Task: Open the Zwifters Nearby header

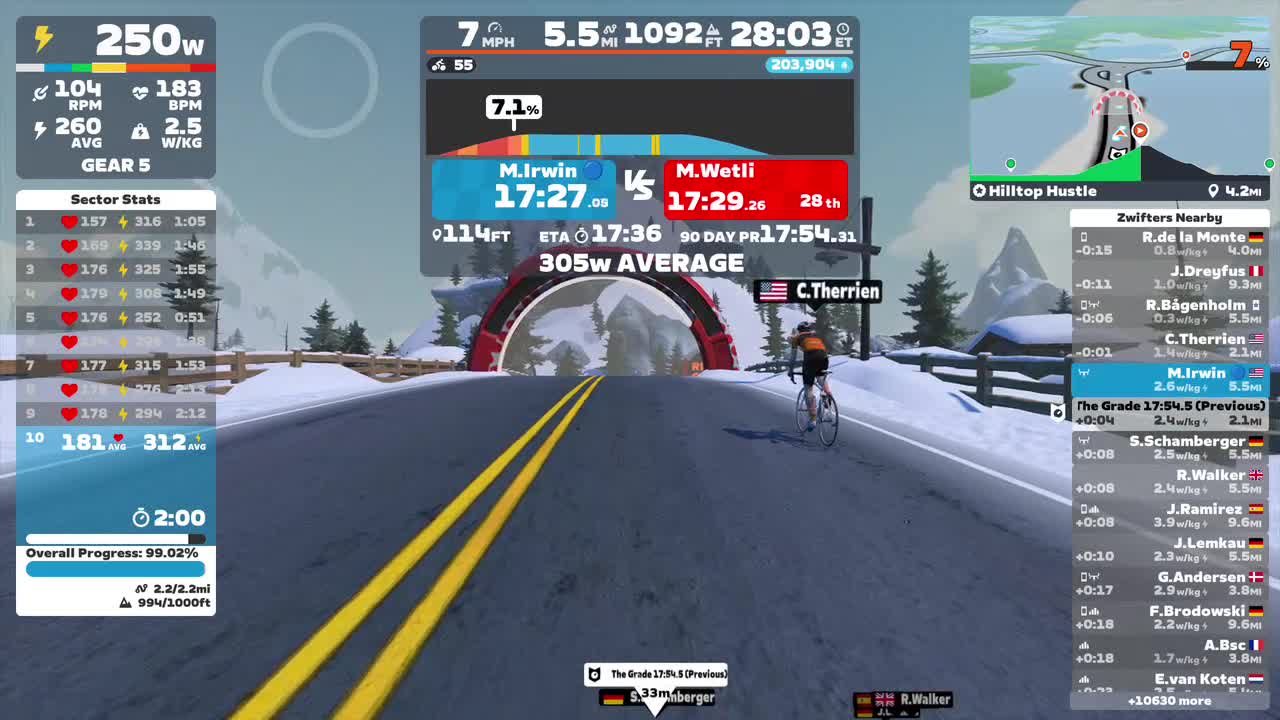Action: click(1170, 217)
